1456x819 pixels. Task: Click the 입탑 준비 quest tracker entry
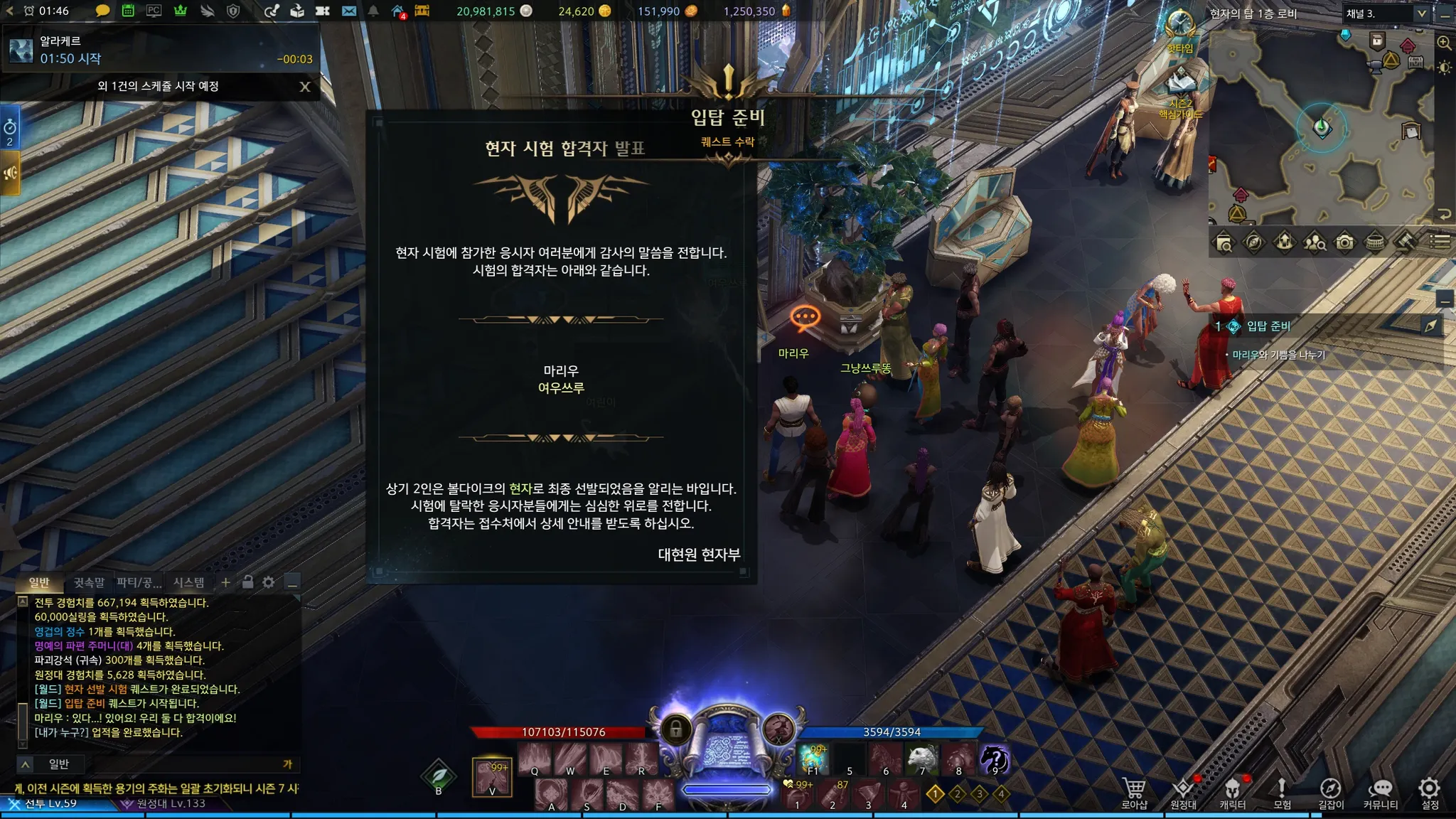pyautogui.click(x=1268, y=326)
